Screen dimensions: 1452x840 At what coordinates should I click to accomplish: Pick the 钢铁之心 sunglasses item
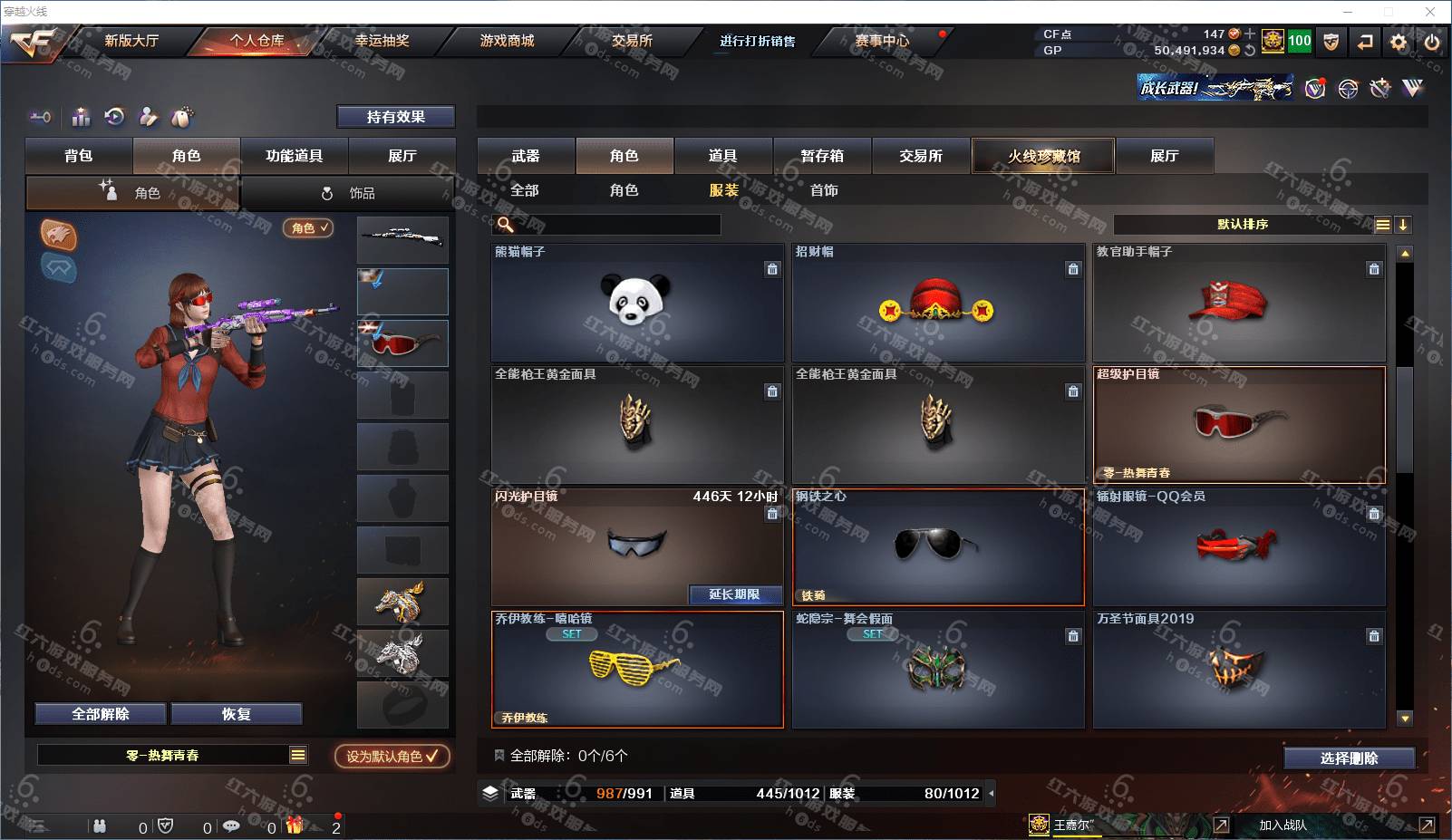[x=937, y=547]
